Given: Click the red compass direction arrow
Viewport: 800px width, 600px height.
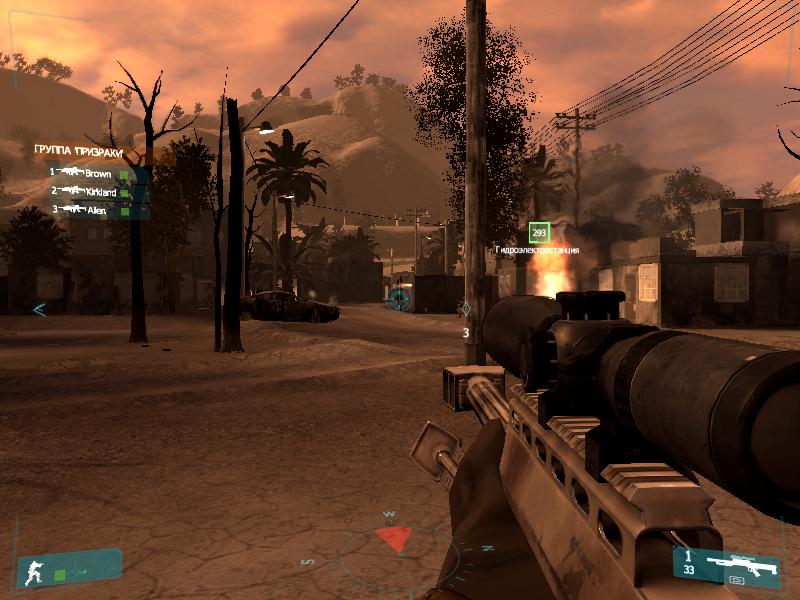Looking at the screenshot, I should [x=394, y=539].
